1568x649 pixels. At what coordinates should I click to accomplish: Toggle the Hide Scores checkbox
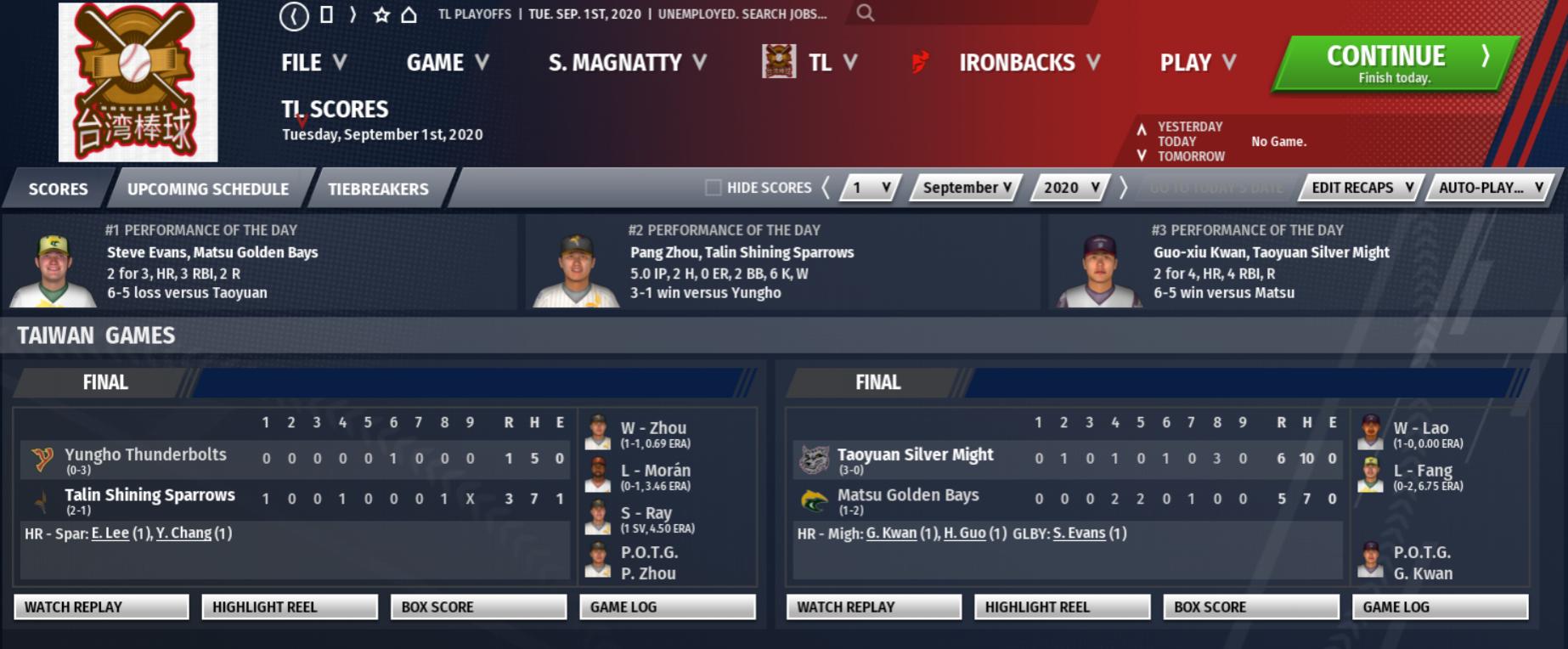[713, 188]
